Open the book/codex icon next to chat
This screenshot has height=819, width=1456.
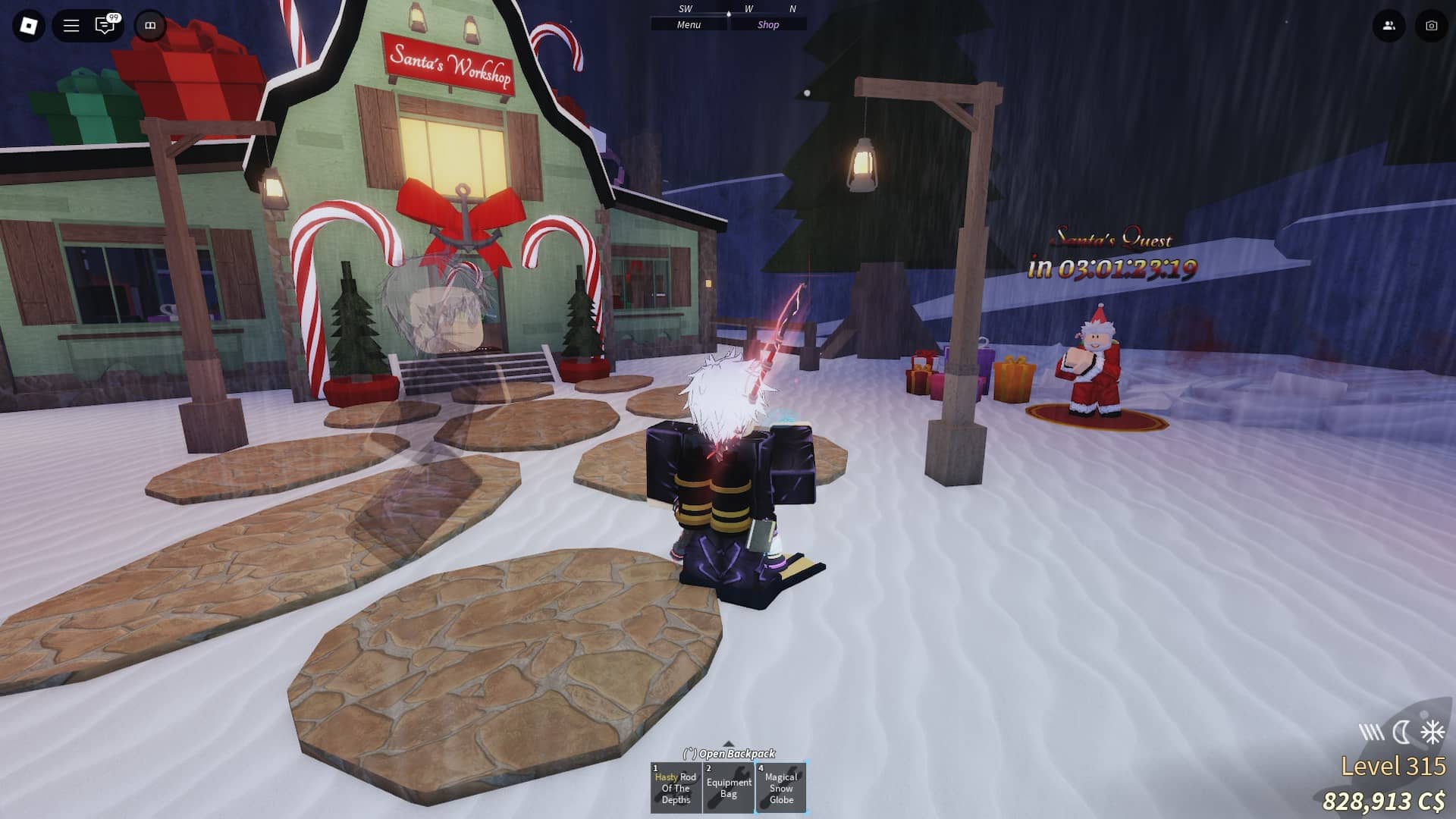[x=150, y=25]
